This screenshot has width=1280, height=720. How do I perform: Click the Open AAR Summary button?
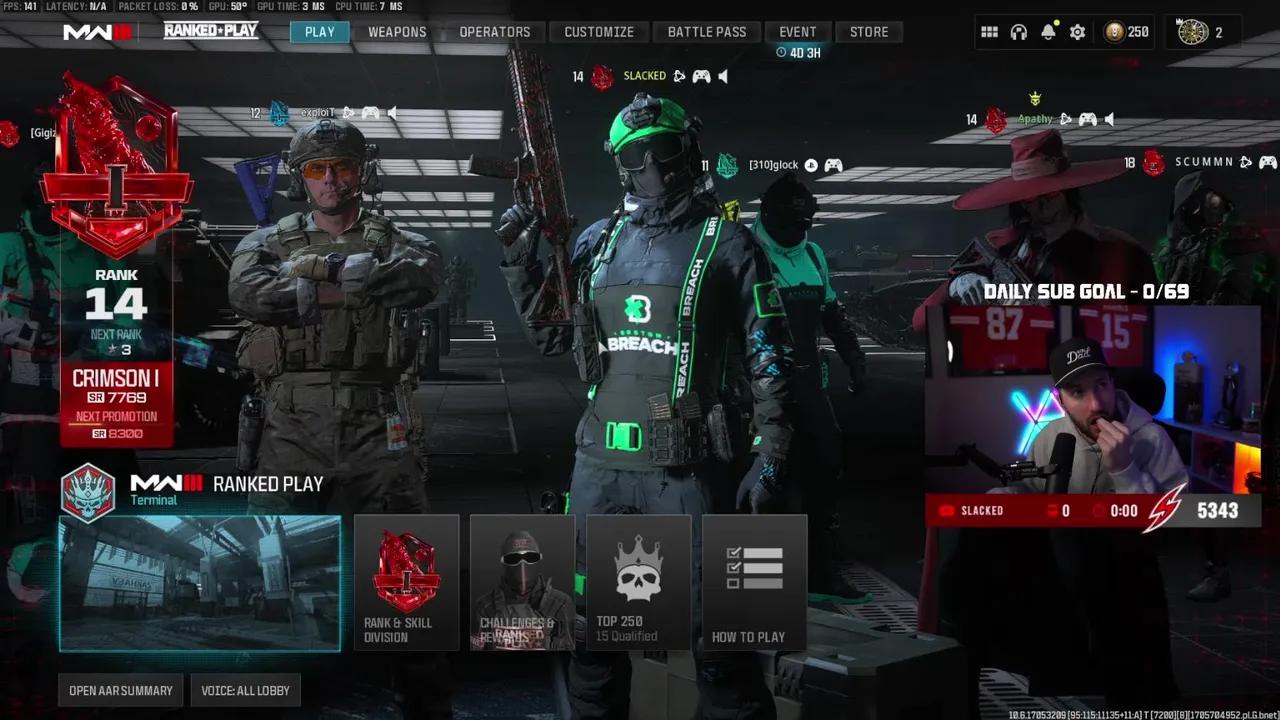(121, 691)
